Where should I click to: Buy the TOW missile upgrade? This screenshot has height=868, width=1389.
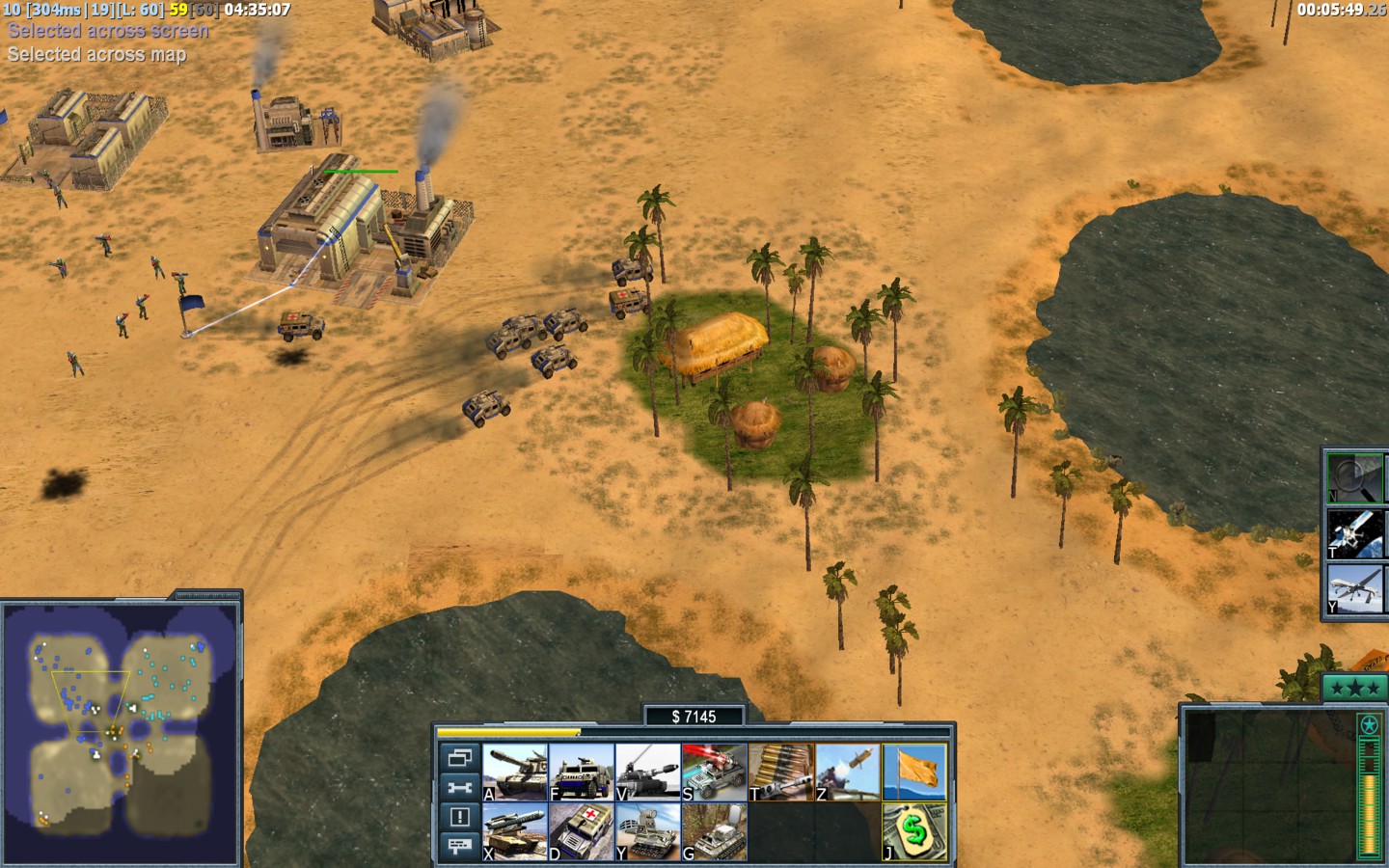(x=848, y=772)
